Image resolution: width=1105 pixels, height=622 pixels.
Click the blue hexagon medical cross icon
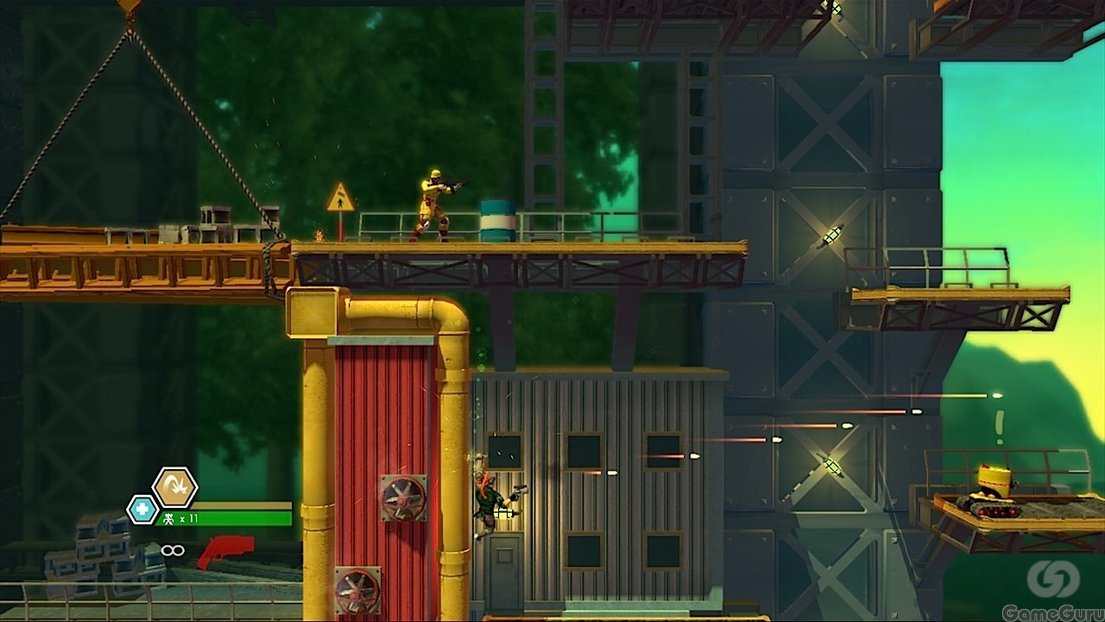(x=141, y=509)
